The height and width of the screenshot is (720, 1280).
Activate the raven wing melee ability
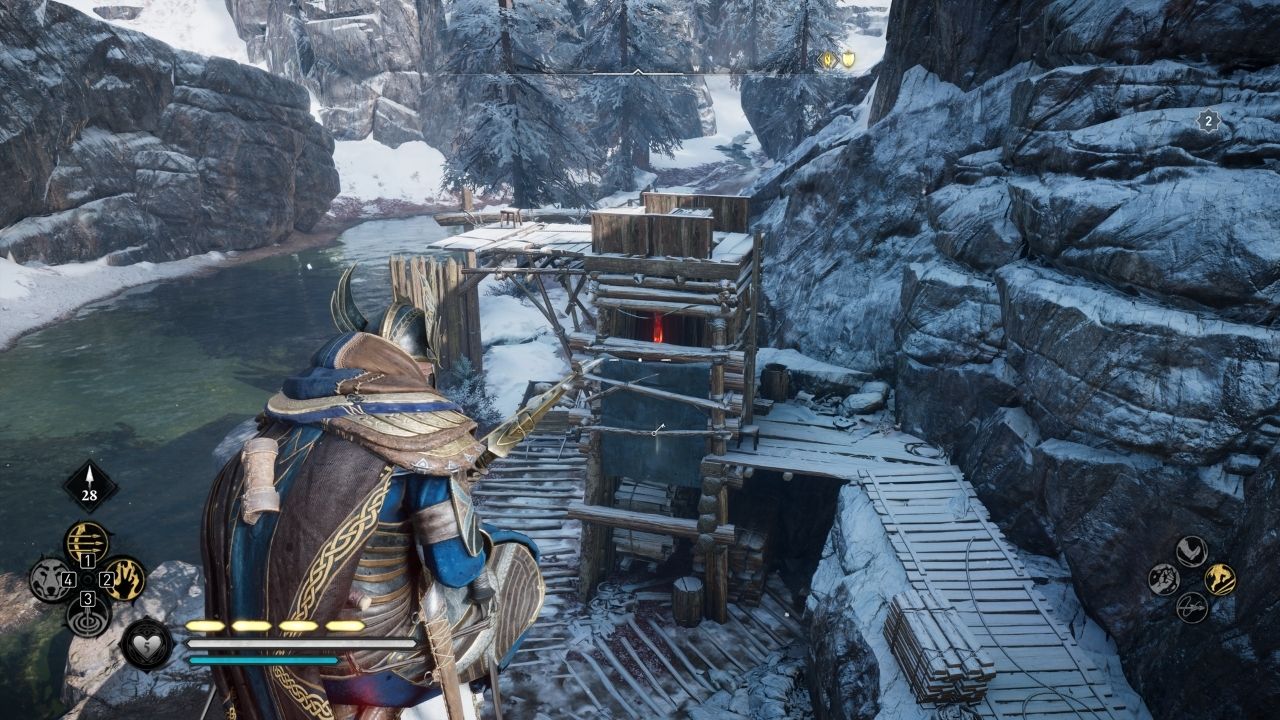point(1191,550)
